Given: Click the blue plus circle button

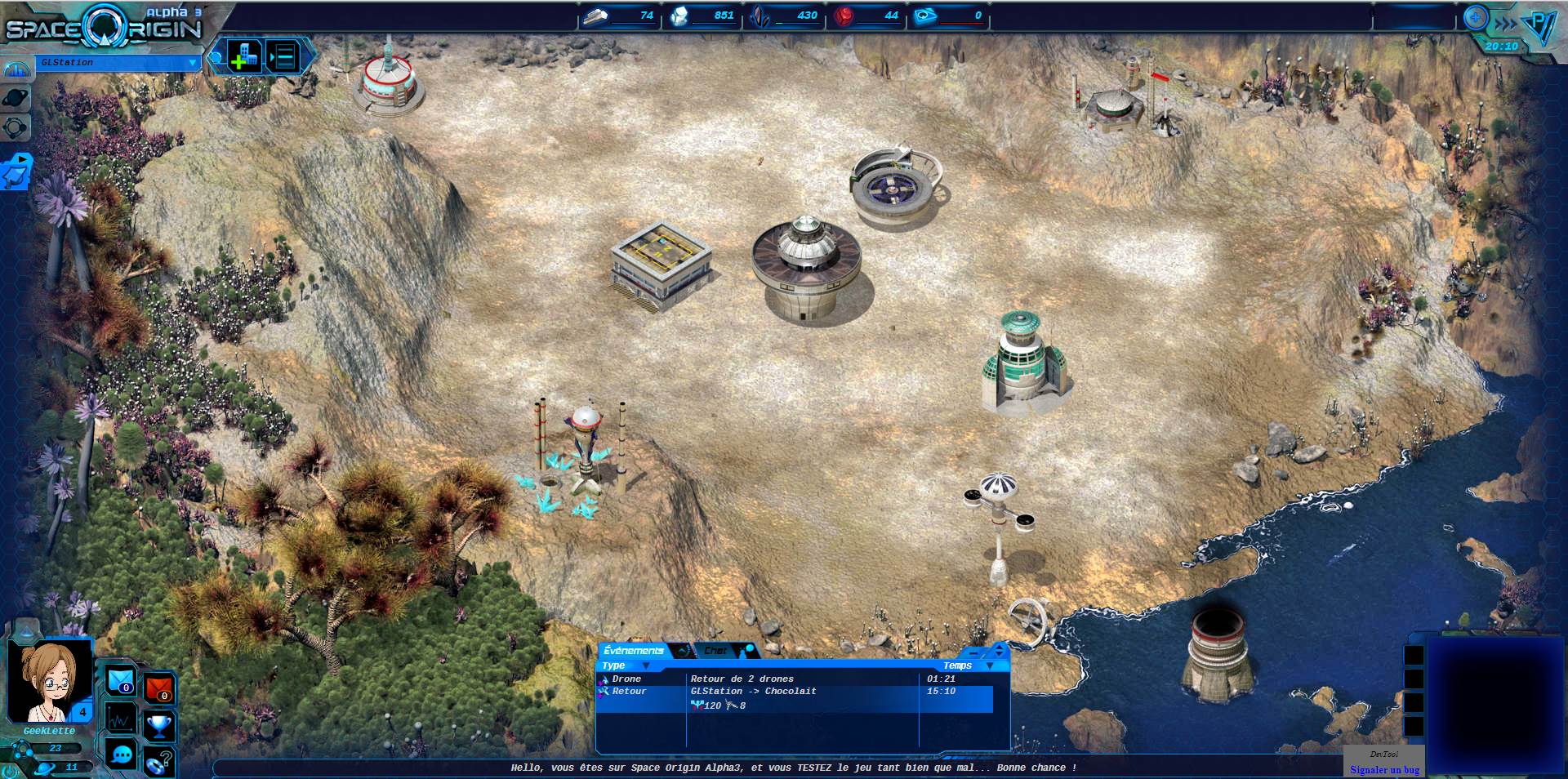Looking at the screenshot, I should [x=1476, y=18].
